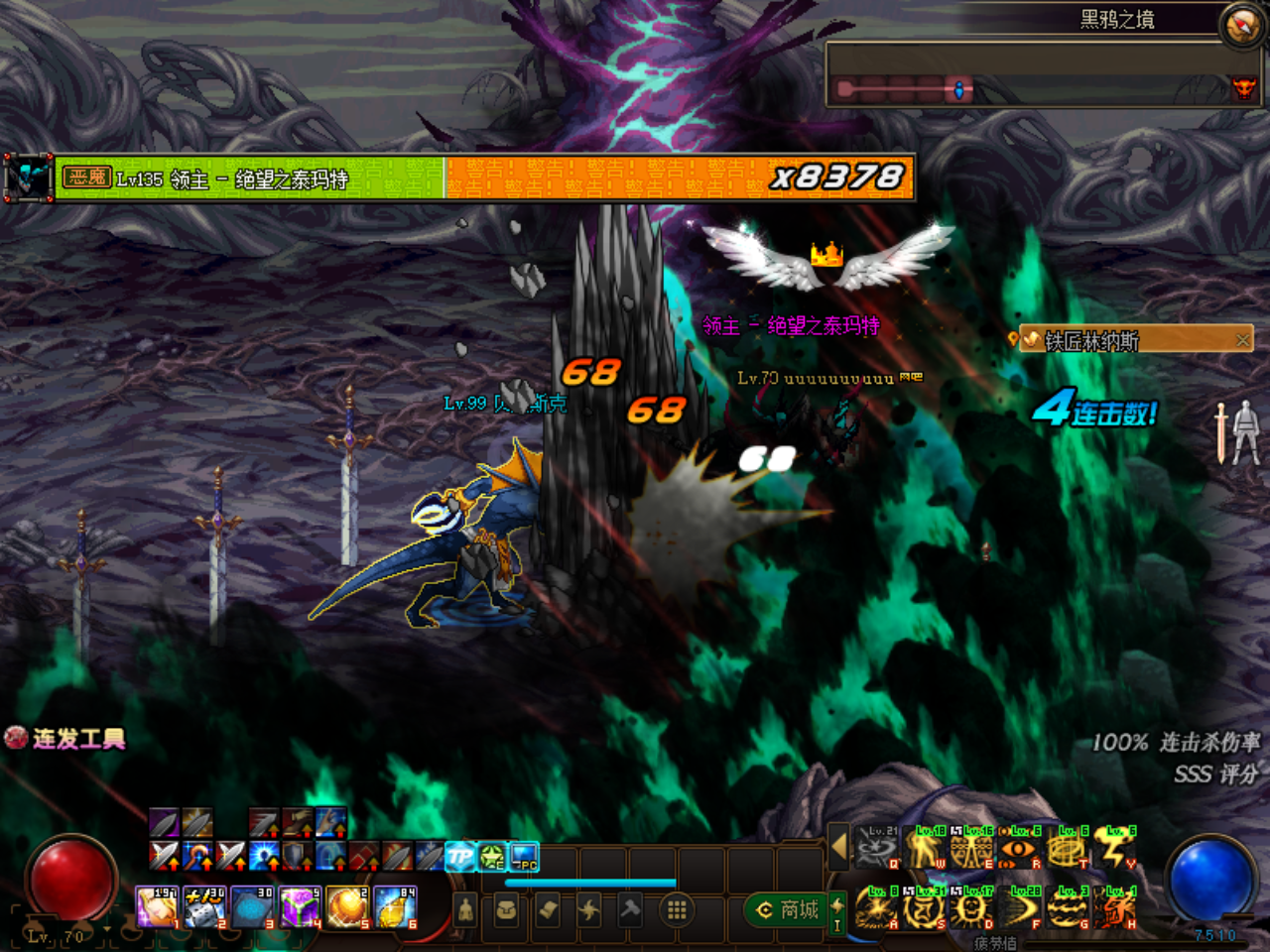Use the dice item in slot 2
The height and width of the screenshot is (952, 1270).
(x=204, y=908)
